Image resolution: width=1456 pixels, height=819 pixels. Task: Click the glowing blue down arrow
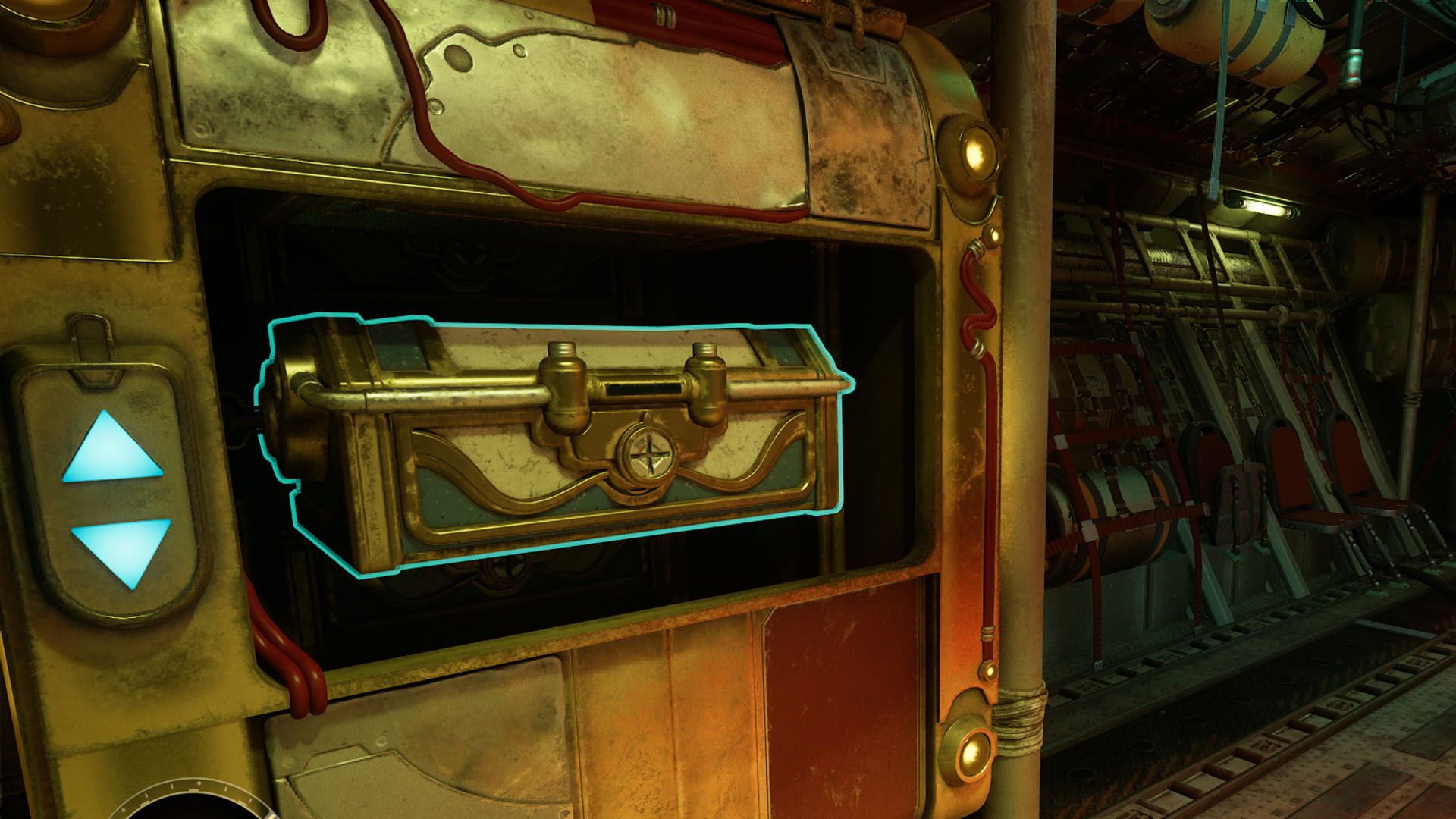121,546
